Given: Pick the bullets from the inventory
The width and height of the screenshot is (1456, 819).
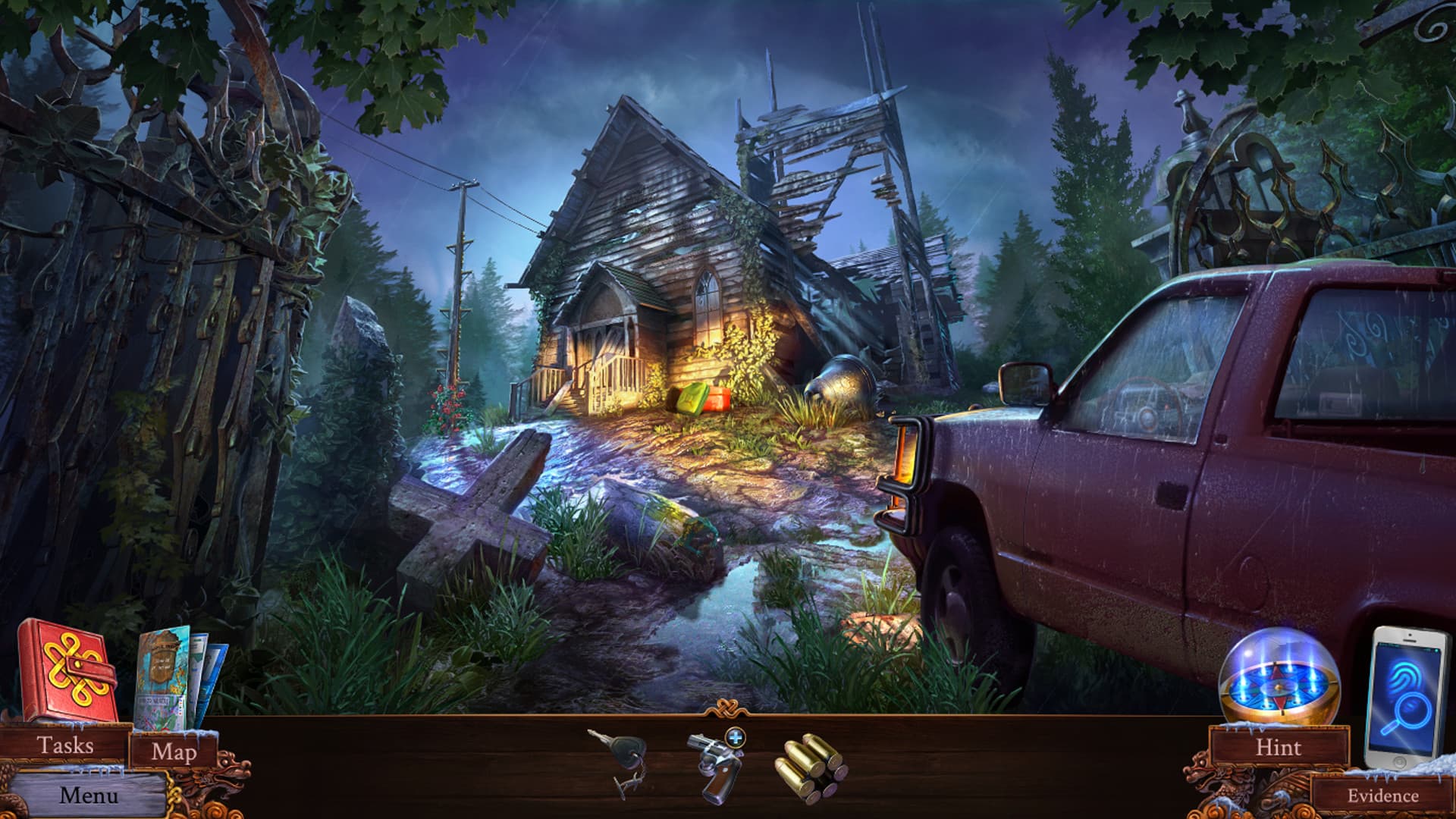Looking at the screenshot, I should pyautogui.click(x=810, y=764).
